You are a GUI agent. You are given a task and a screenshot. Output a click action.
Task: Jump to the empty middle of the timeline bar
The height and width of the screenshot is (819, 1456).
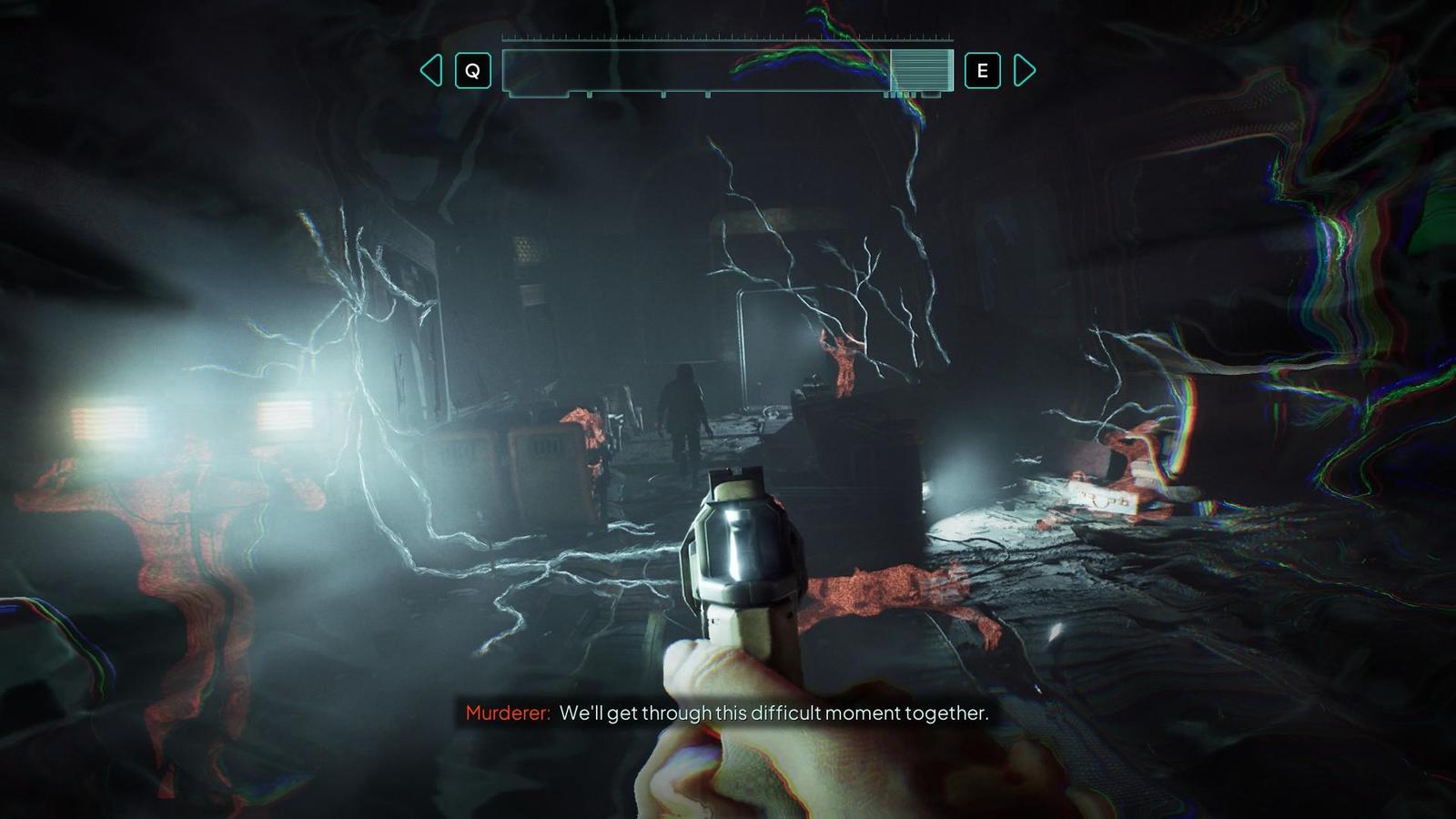[x=696, y=70]
